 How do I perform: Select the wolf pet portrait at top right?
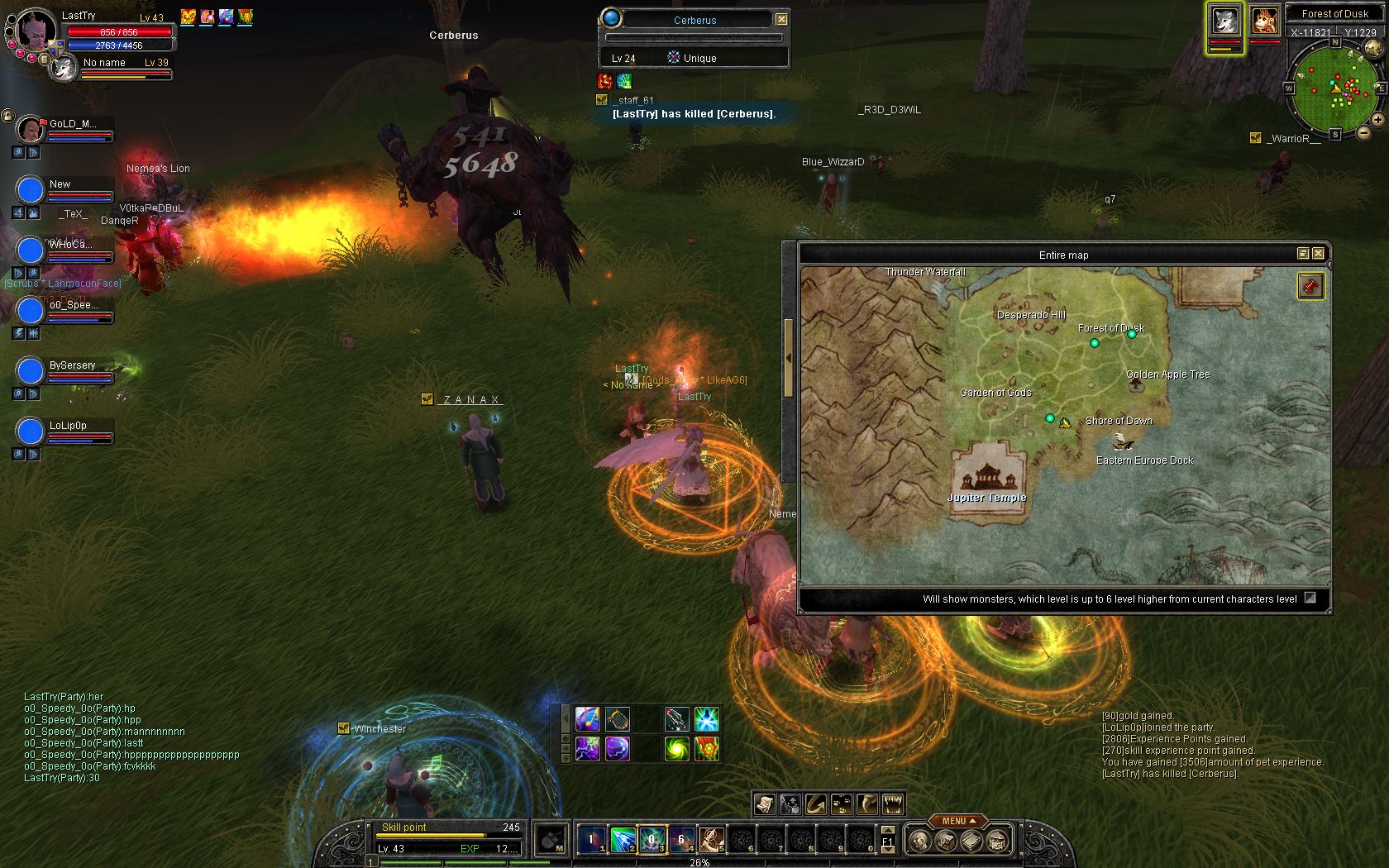point(1224,21)
